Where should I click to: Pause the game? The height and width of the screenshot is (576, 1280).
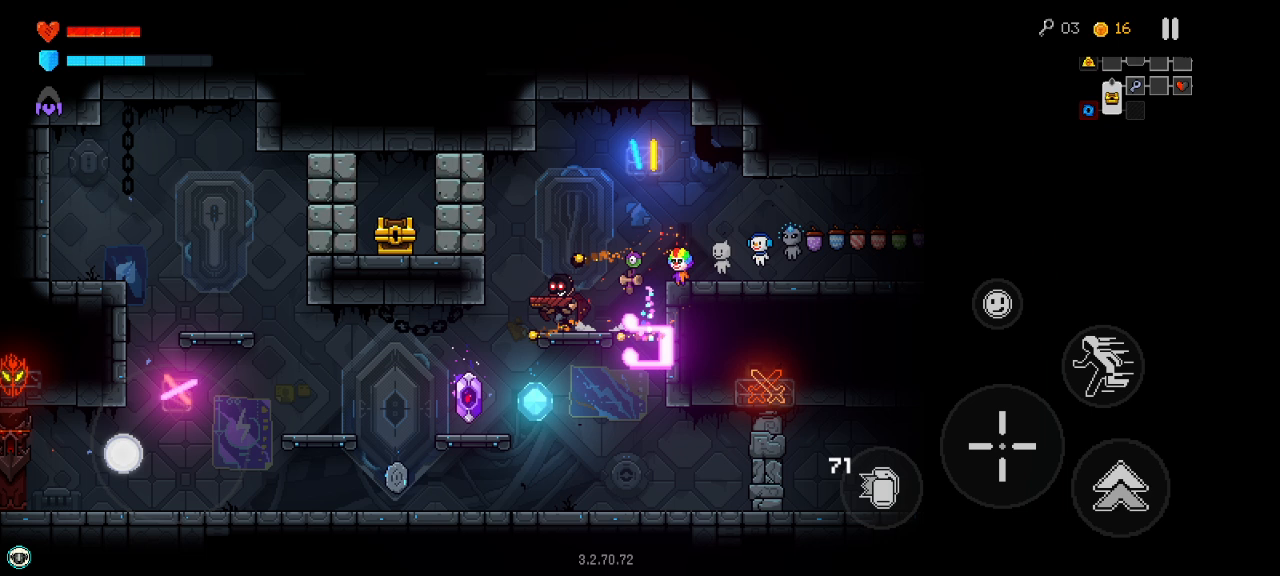1170,29
